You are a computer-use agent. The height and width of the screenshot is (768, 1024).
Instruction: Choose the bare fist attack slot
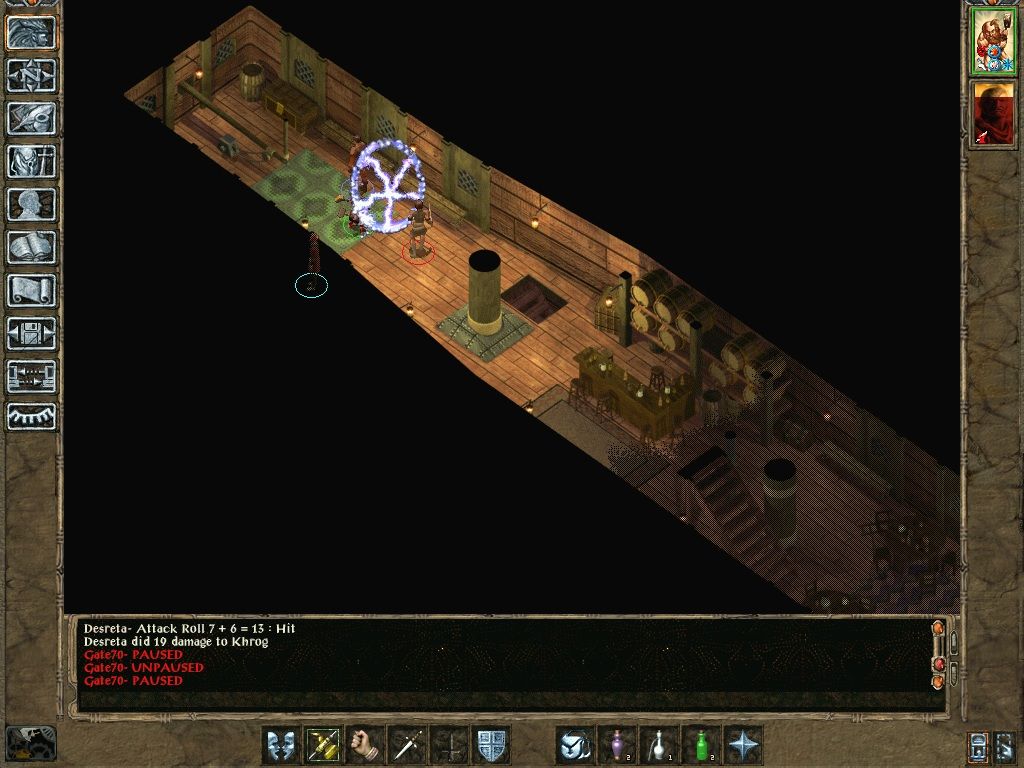[365, 745]
